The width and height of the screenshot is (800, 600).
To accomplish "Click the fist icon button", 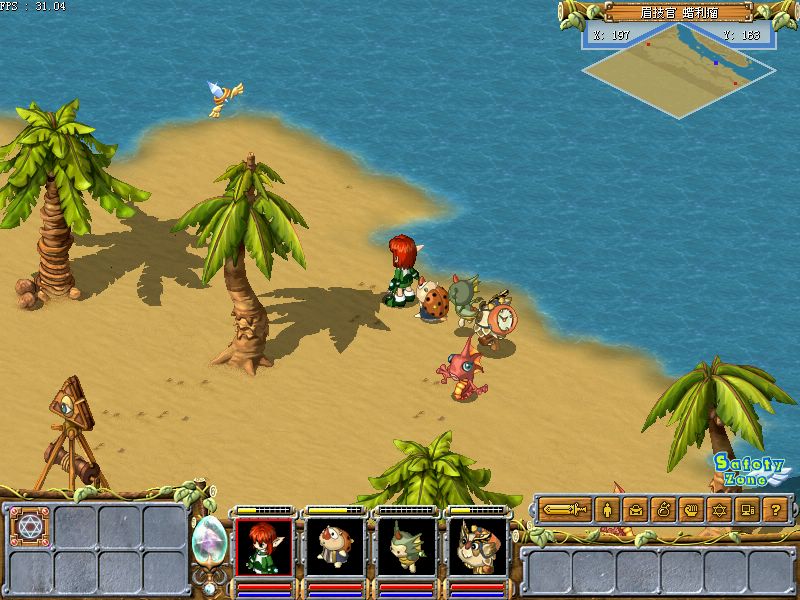I will pyautogui.click(x=691, y=510).
